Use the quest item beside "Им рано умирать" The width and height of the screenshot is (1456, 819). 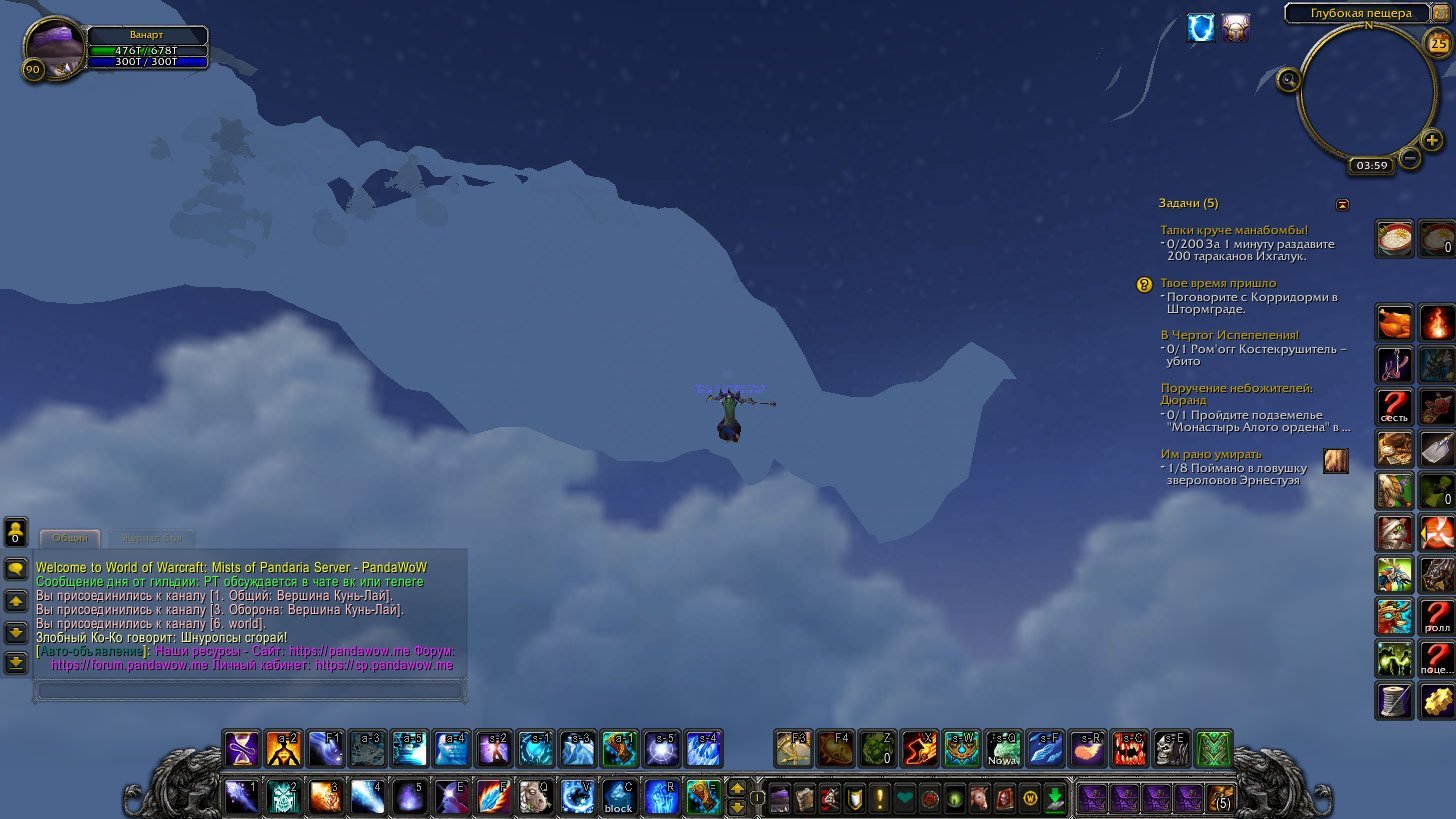tap(1335, 460)
